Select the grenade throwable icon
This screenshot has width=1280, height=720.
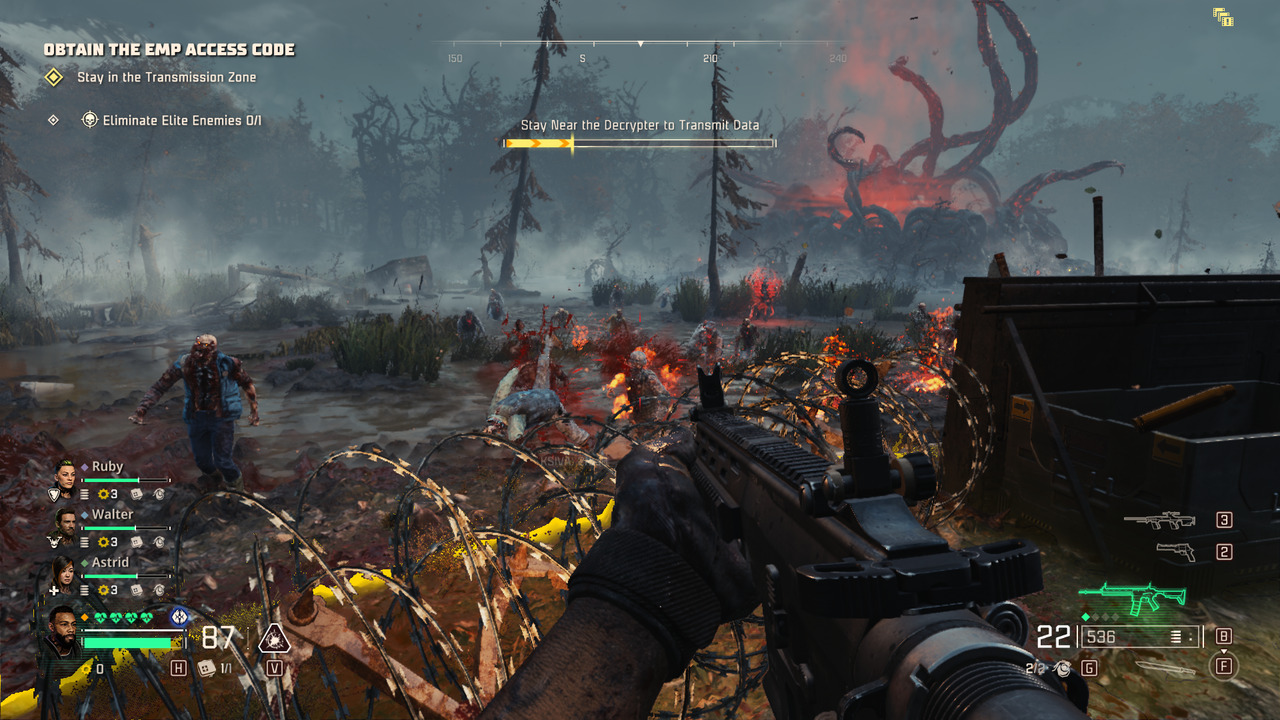[1065, 668]
